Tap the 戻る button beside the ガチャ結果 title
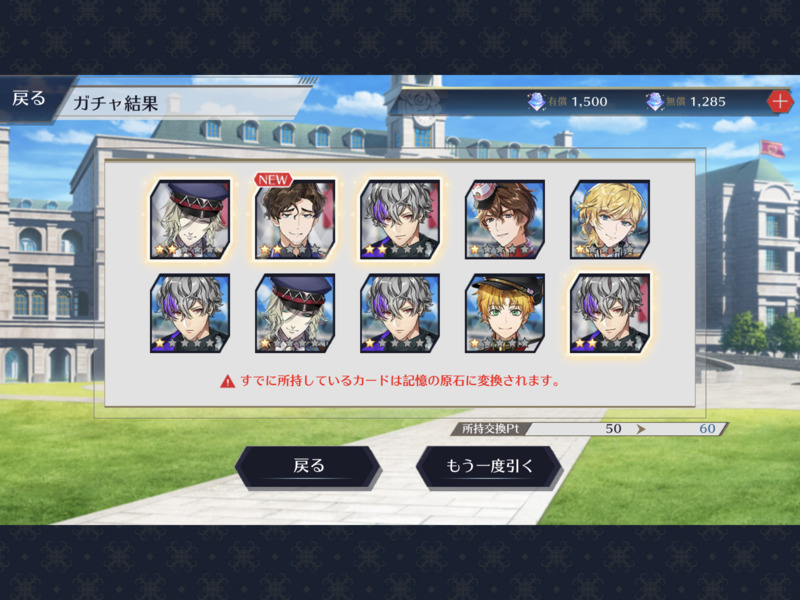This screenshot has width=800, height=600. (x=30, y=98)
